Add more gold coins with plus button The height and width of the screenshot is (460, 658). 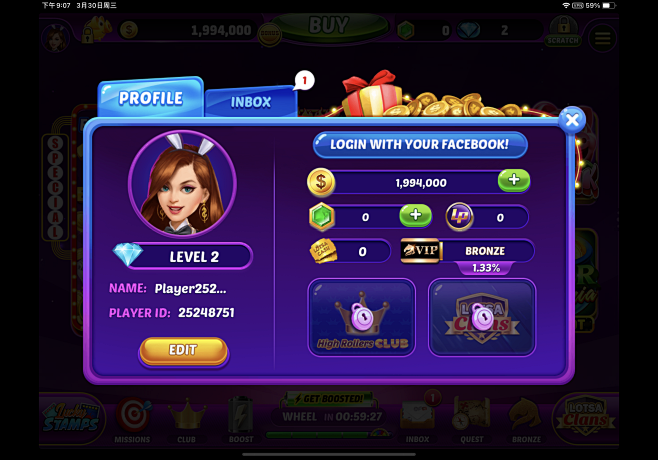514,181
